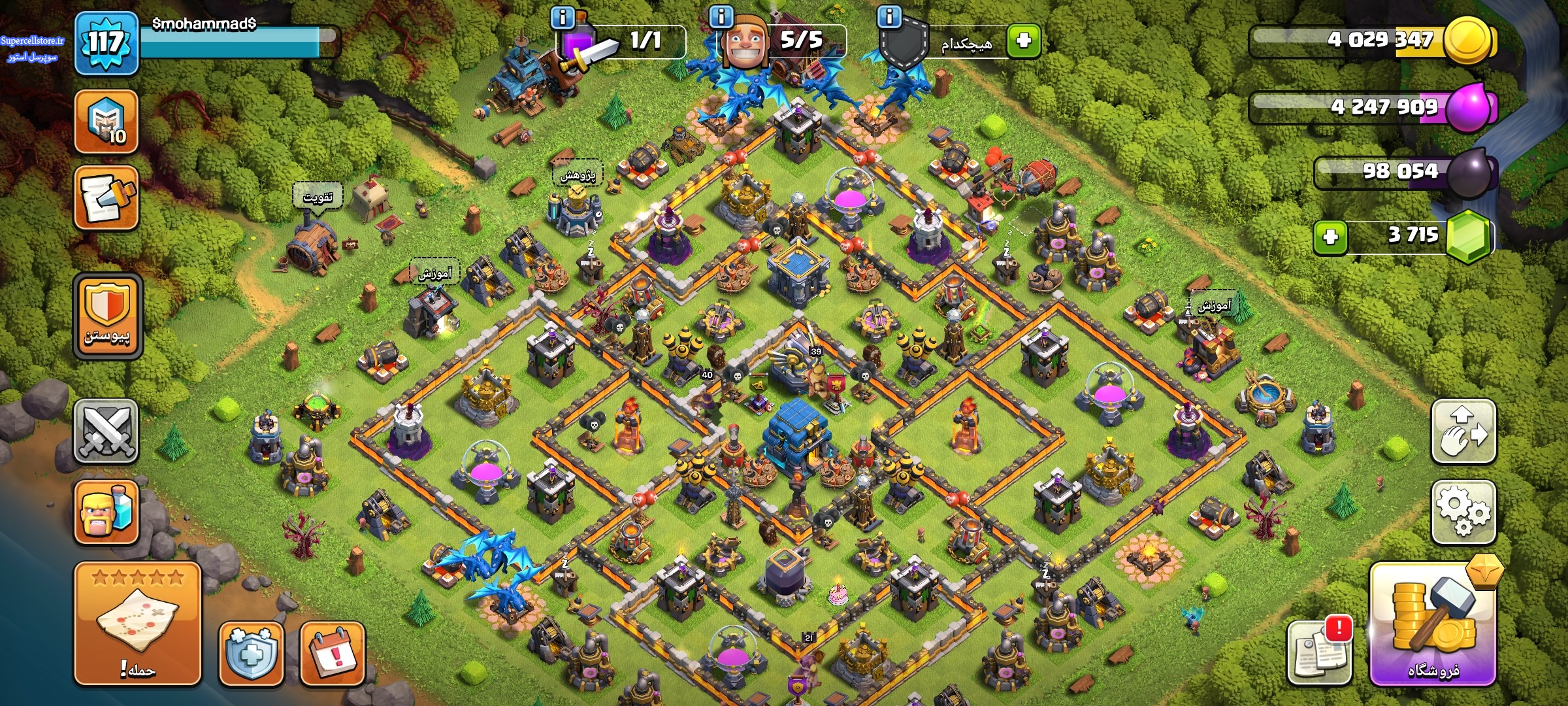The width and height of the screenshot is (1568, 706).
Task: Open the Shop with hammer icon
Action: (x=1433, y=624)
